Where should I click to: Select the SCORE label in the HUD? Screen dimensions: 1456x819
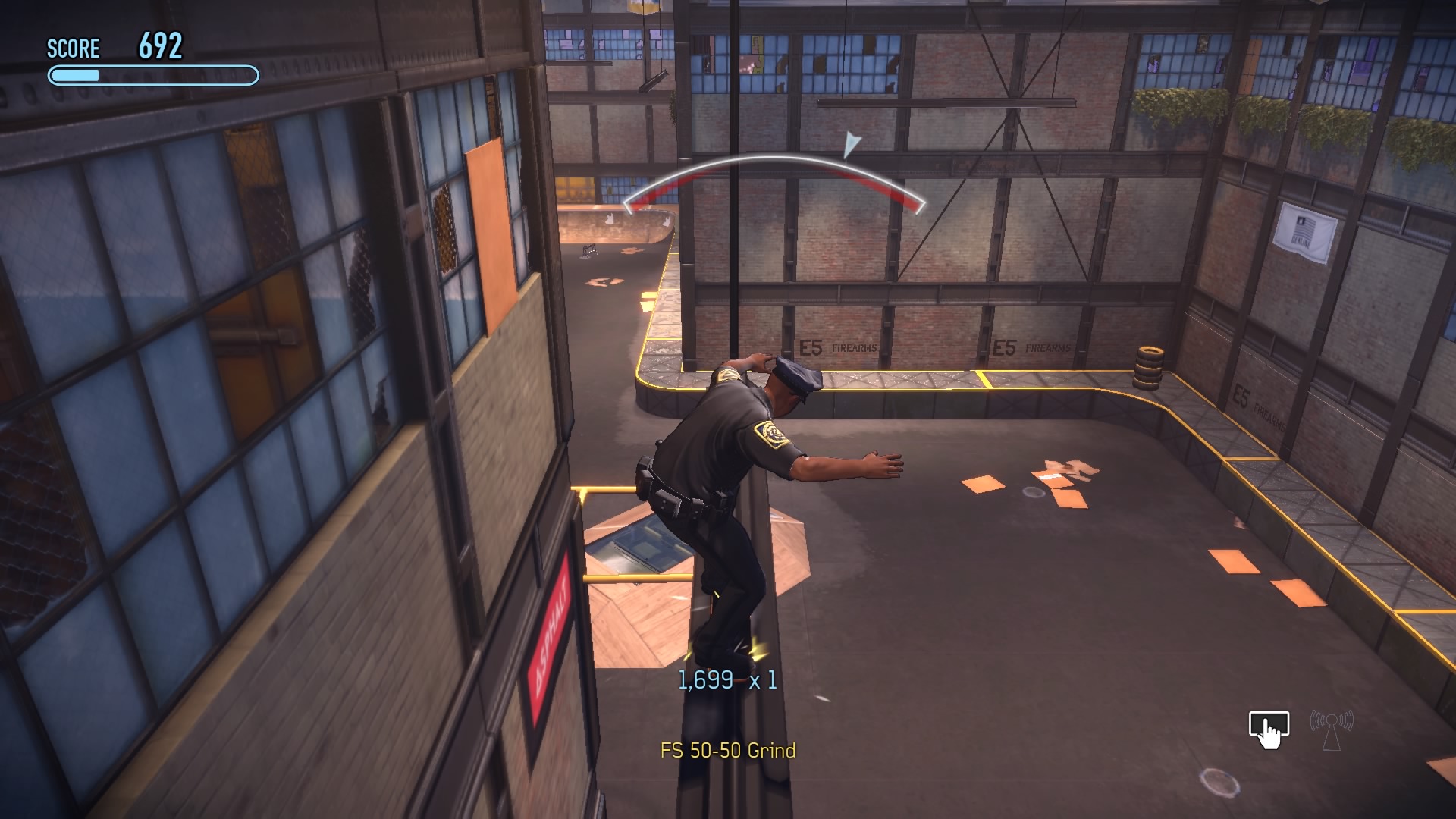pos(73,49)
